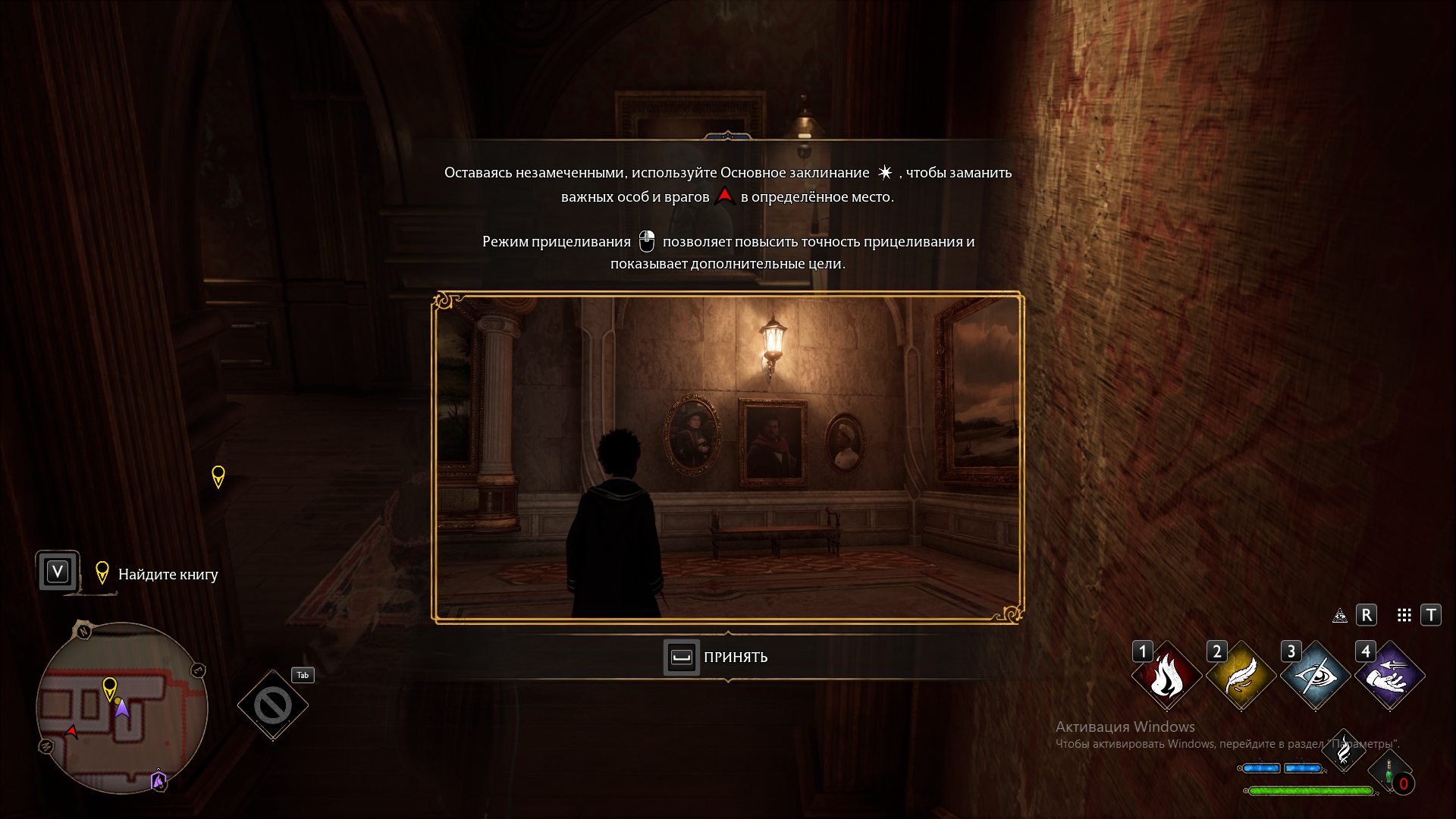Open the circular minimap

121,708
